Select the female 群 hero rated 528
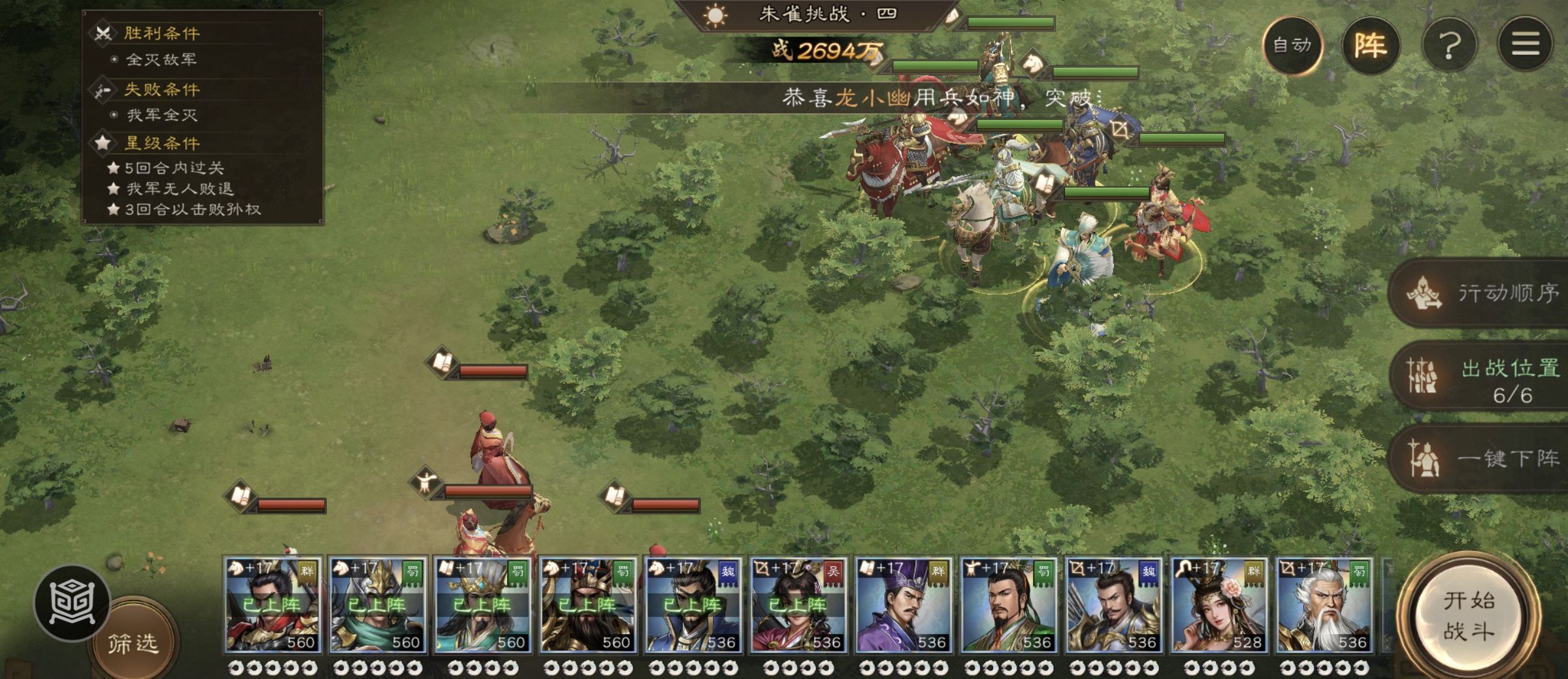The image size is (1568, 679). [x=1219, y=605]
